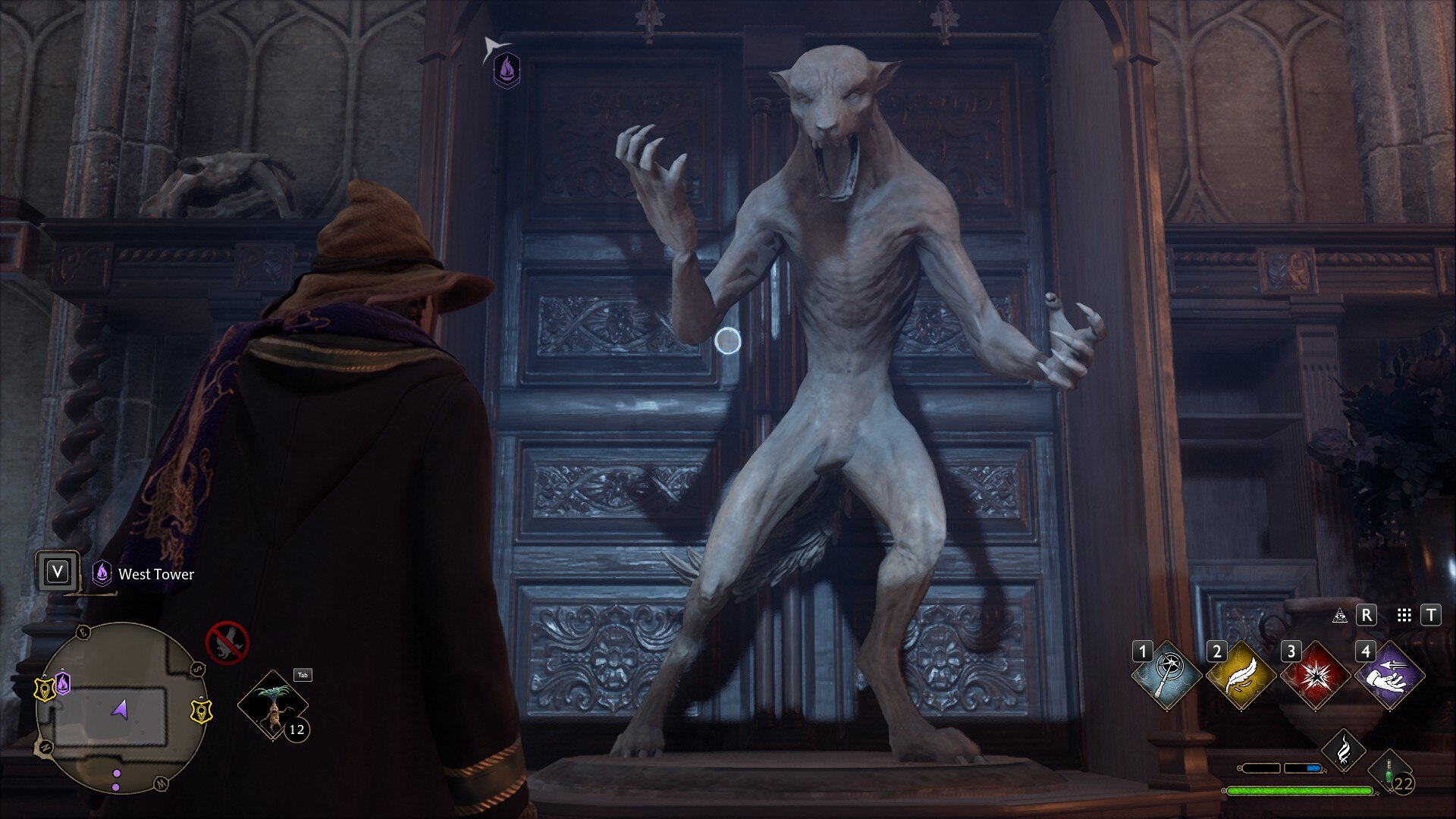Click the West Tower tracked location label
This screenshot has height=819, width=1456.
(x=155, y=574)
